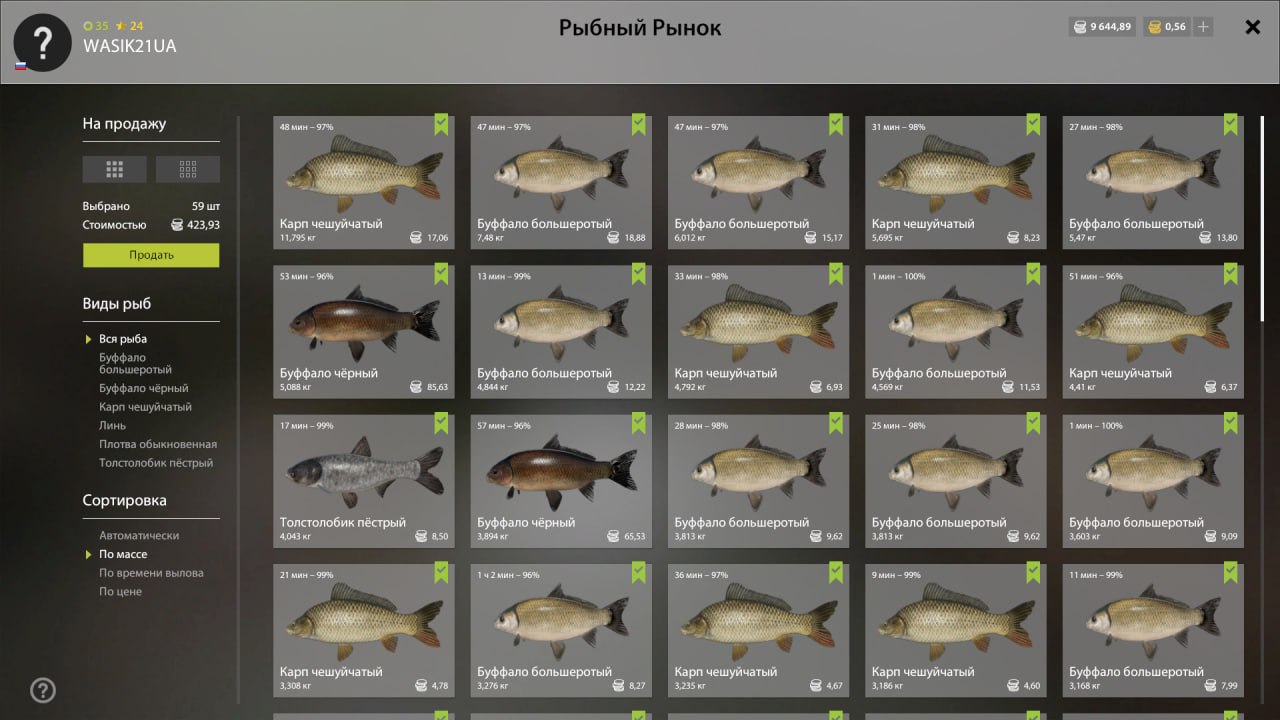Close the fish market window
Screen dimensions: 1280x720
pyautogui.click(x=1252, y=27)
